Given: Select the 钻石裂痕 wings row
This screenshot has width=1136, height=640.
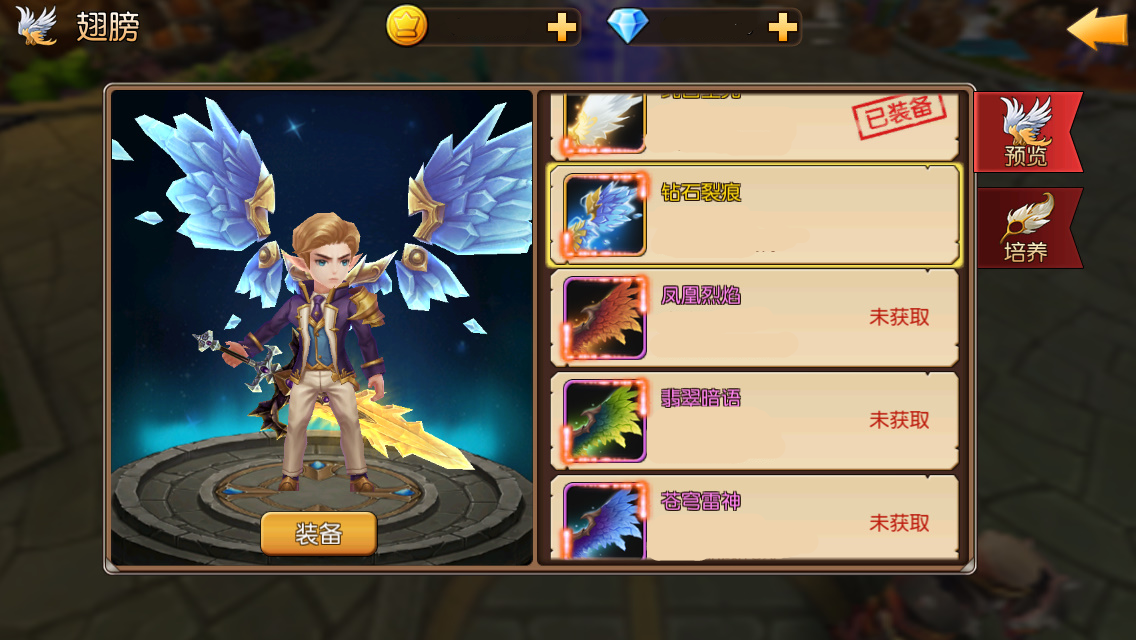Looking at the screenshot, I should click(x=755, y=215).
